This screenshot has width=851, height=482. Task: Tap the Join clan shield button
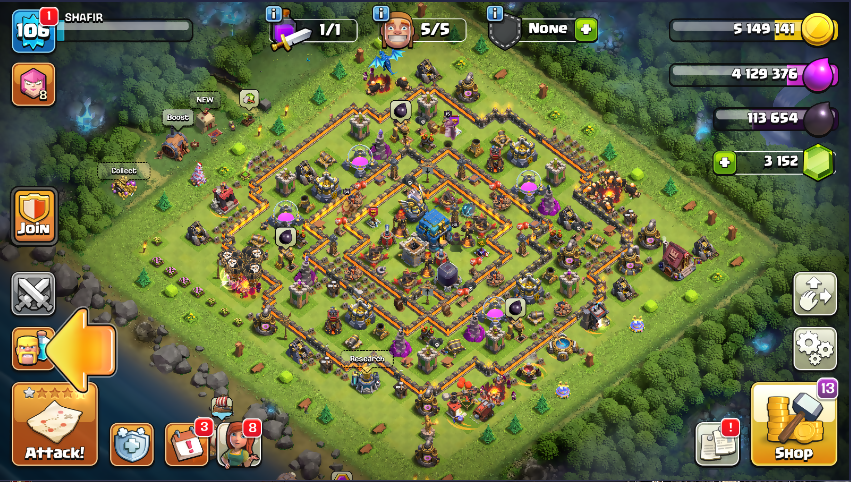(x=33, y=216)
